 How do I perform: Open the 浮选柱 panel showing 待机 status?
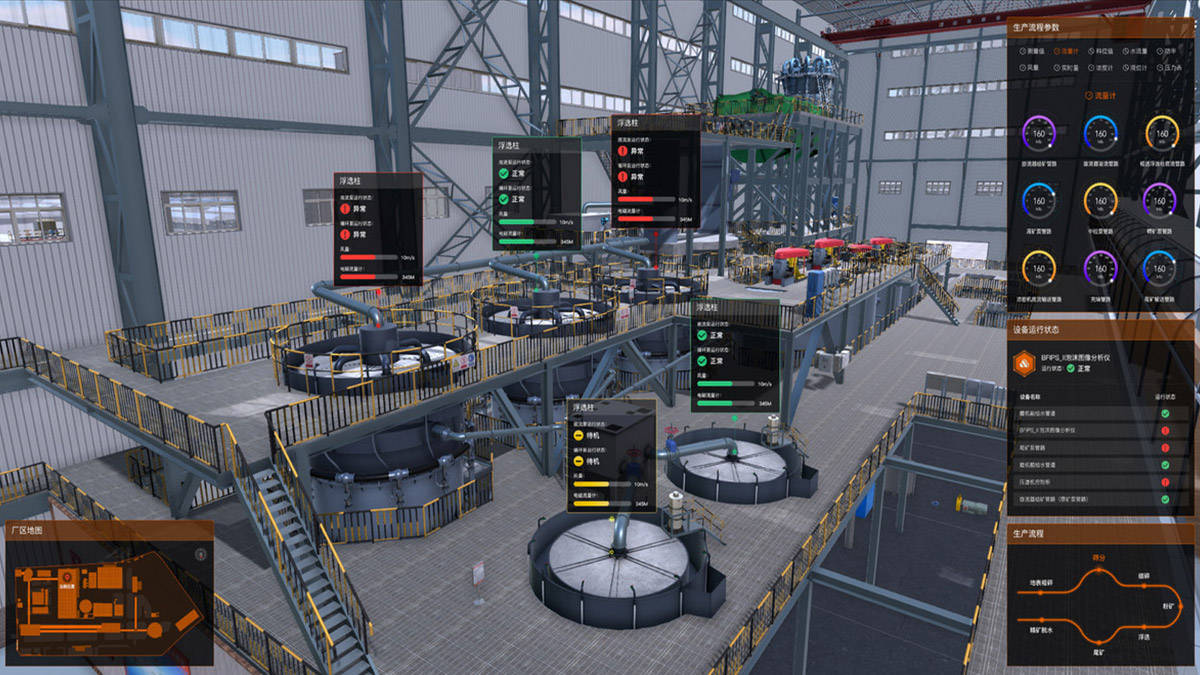[611, 455]
